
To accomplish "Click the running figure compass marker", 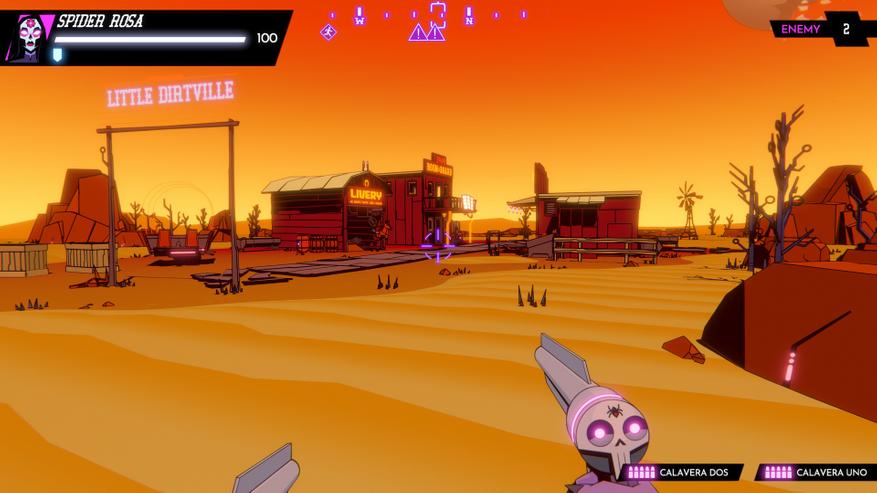I will point(328,32).
